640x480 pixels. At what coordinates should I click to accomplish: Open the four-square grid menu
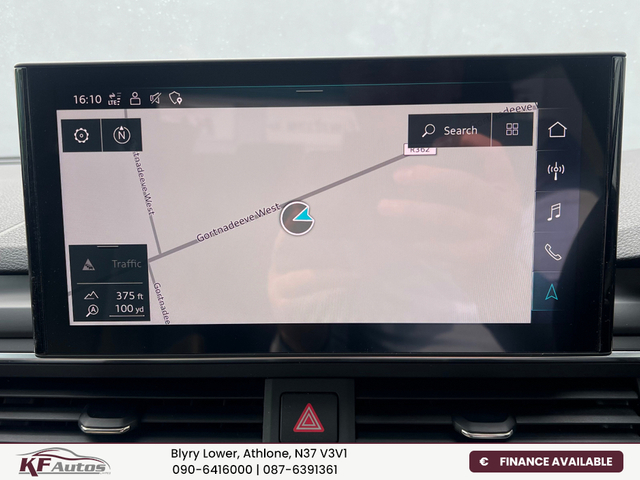[512, 130]
